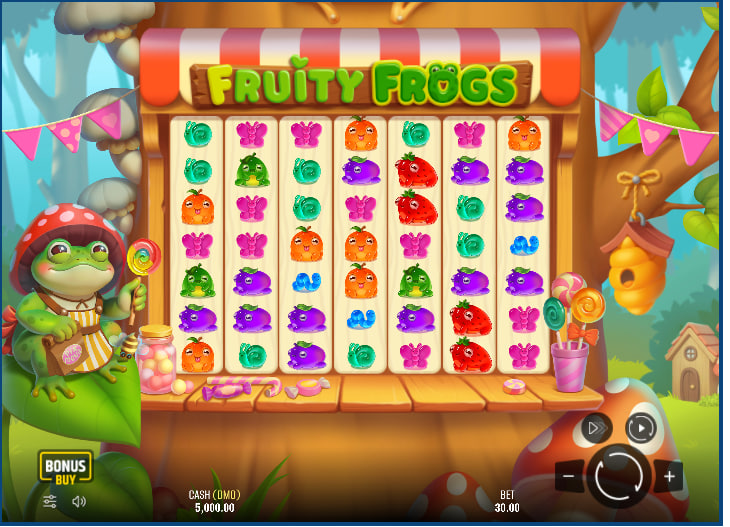Decrease the bet with the minus button
Image resolution: width=730 pixels, height=527 pixels.
coord(568,476)
